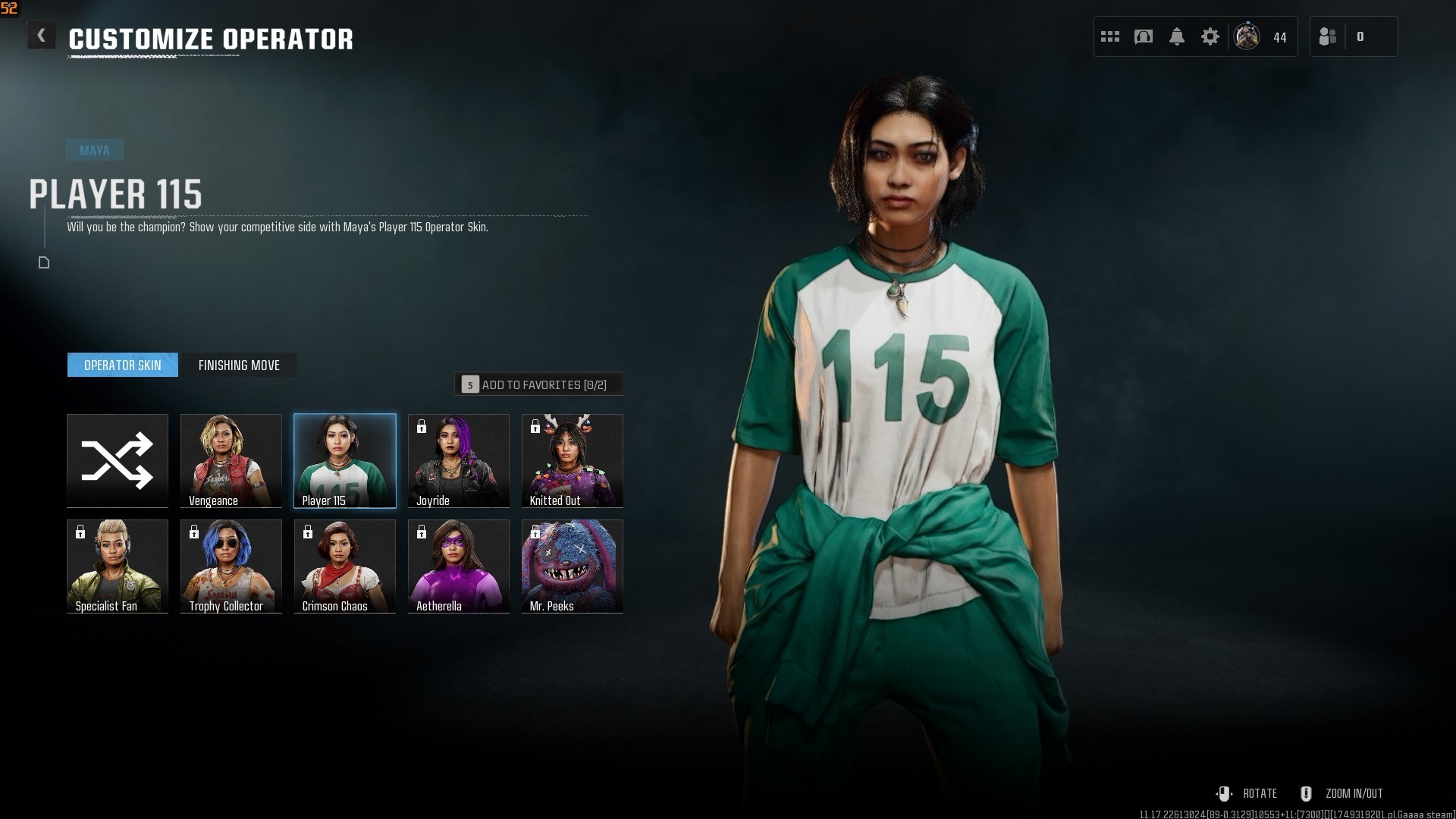Screen dimensions: 1456x819
Task: Select the locked Joyride skin
Action: [459, 460]
